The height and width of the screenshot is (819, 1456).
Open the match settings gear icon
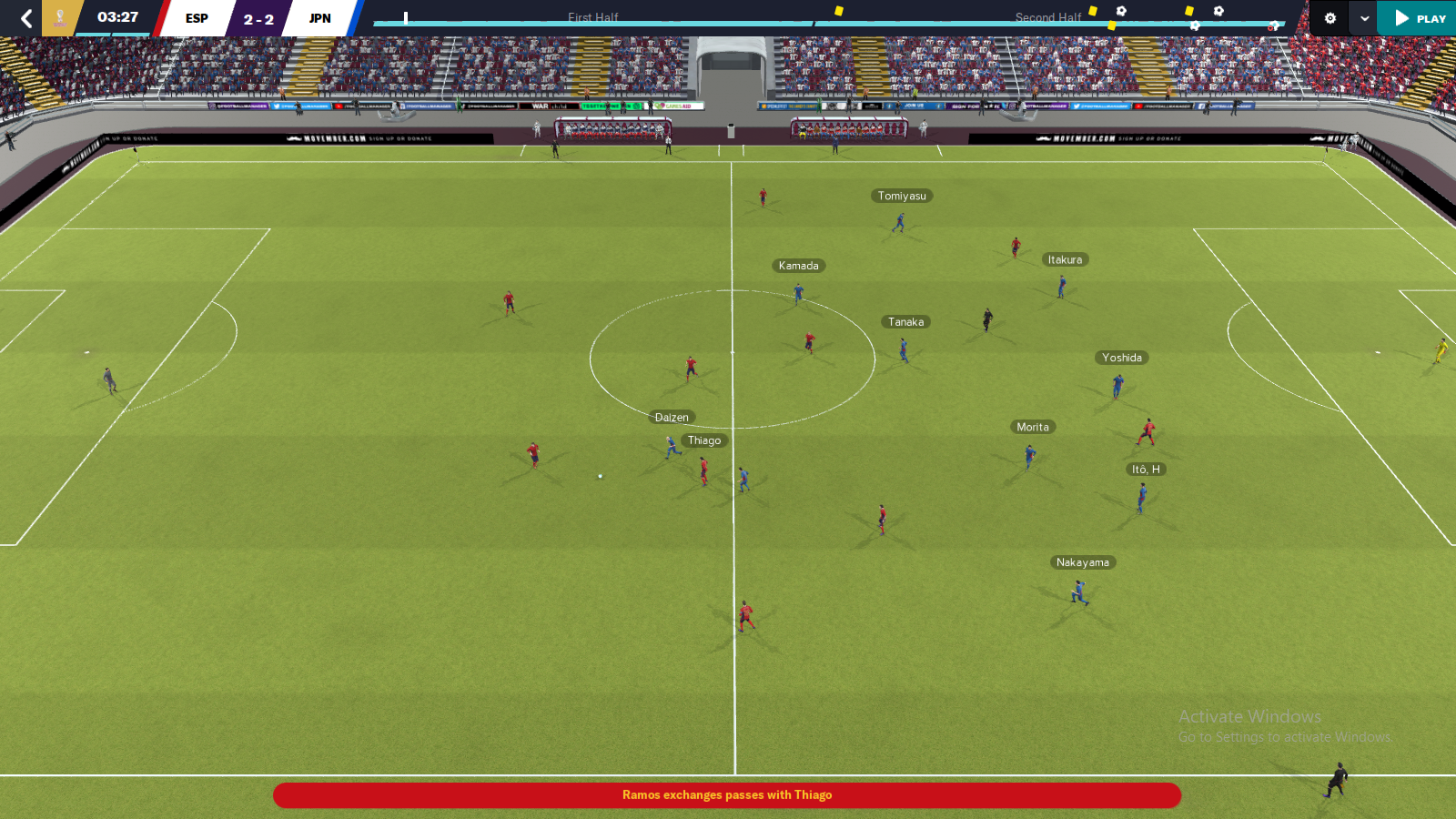click(1330, 18)
